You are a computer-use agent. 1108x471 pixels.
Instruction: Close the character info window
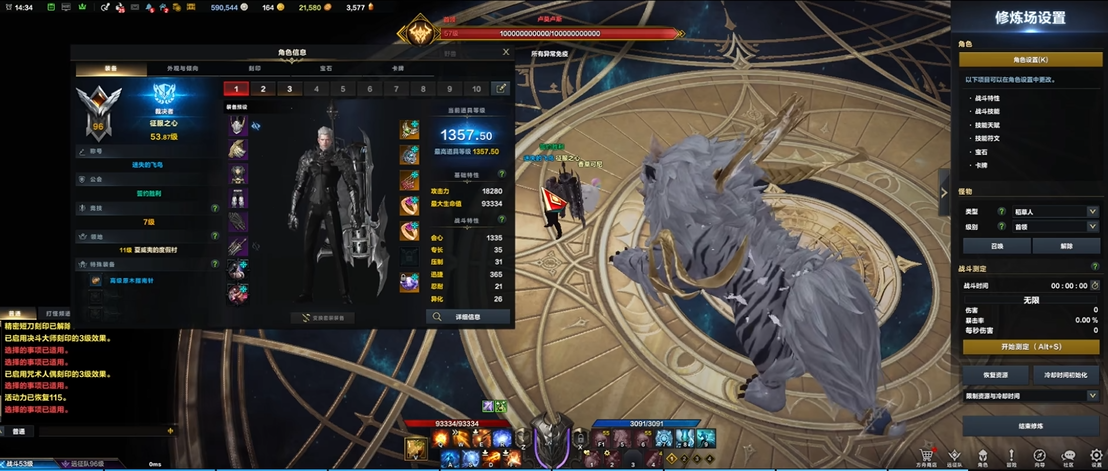505,53
